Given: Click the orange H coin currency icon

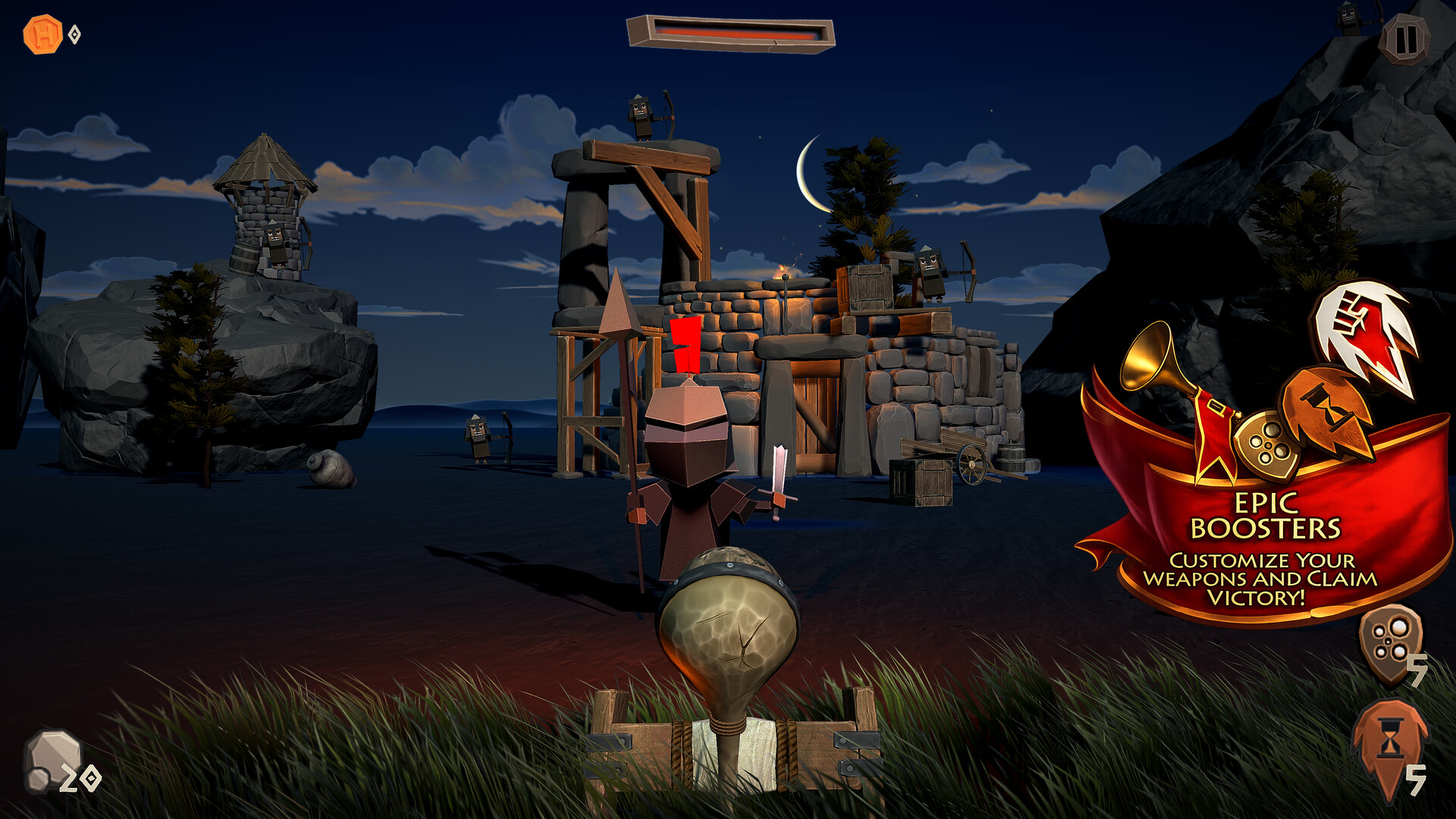Looking at the screenshot, I should click(x=36, y=32).
